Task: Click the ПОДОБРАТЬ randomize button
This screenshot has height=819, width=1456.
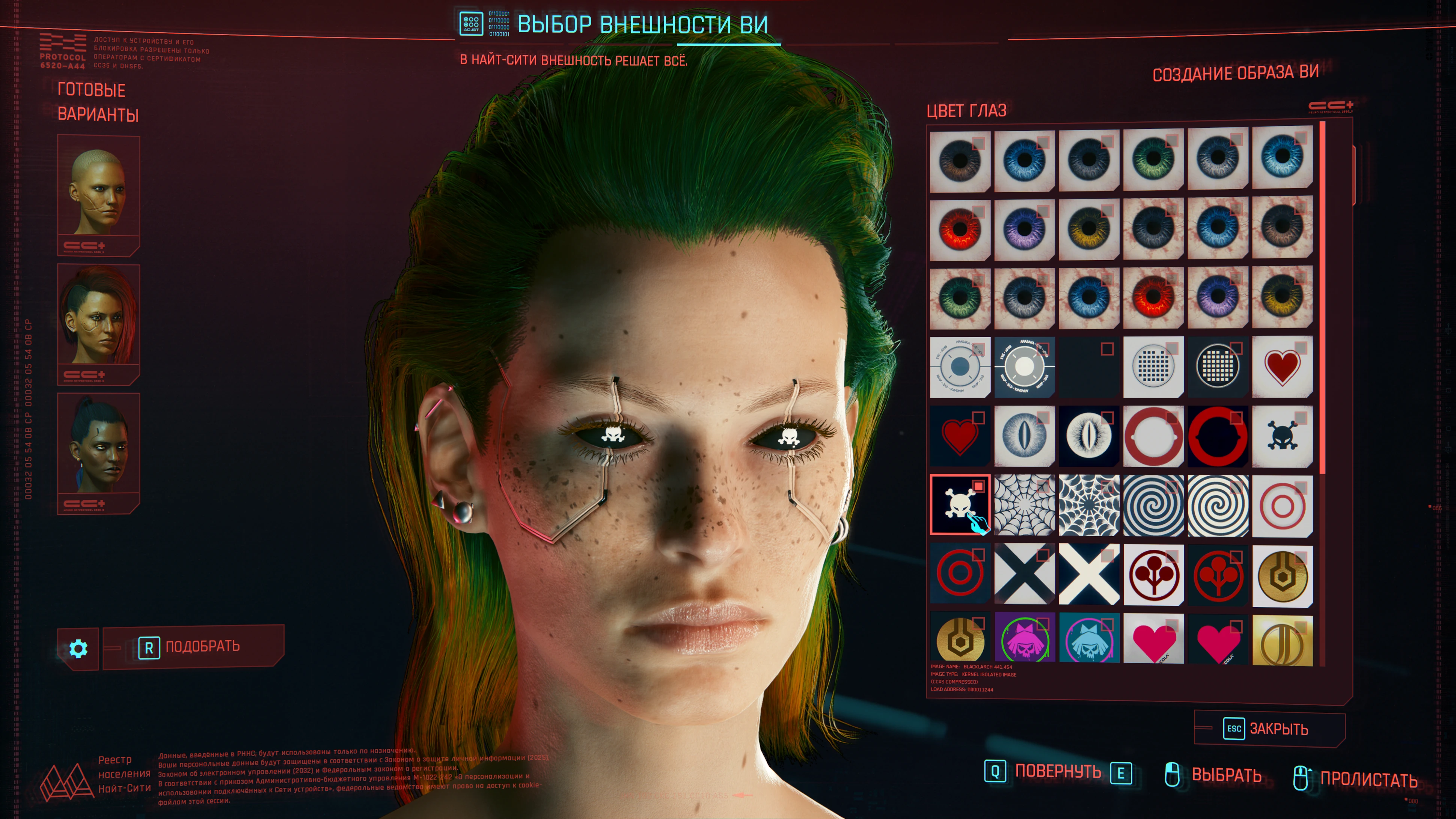Action: click(192, 647)
